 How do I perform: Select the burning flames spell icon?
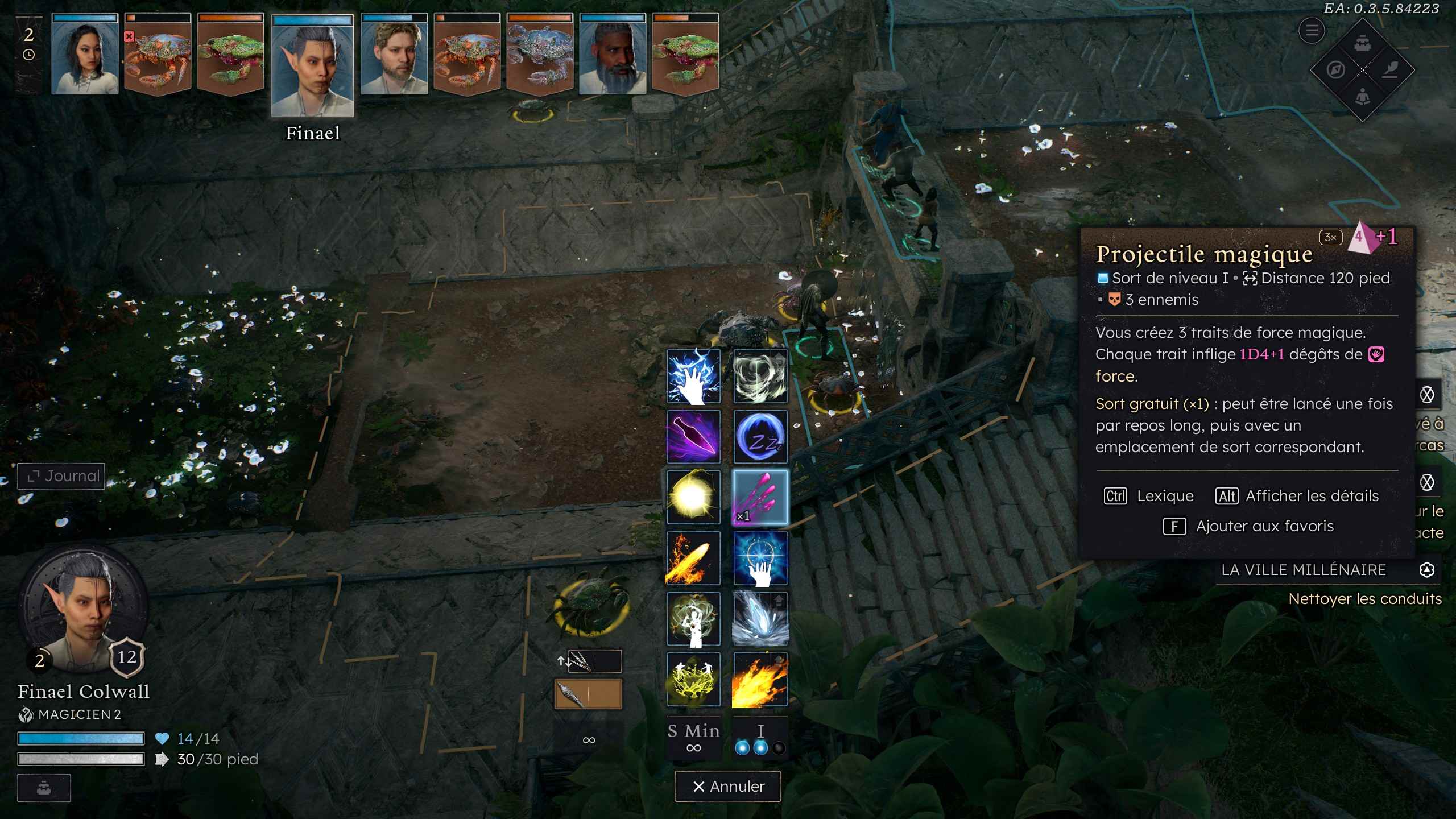pyautogui.click(x=760, y=680)
